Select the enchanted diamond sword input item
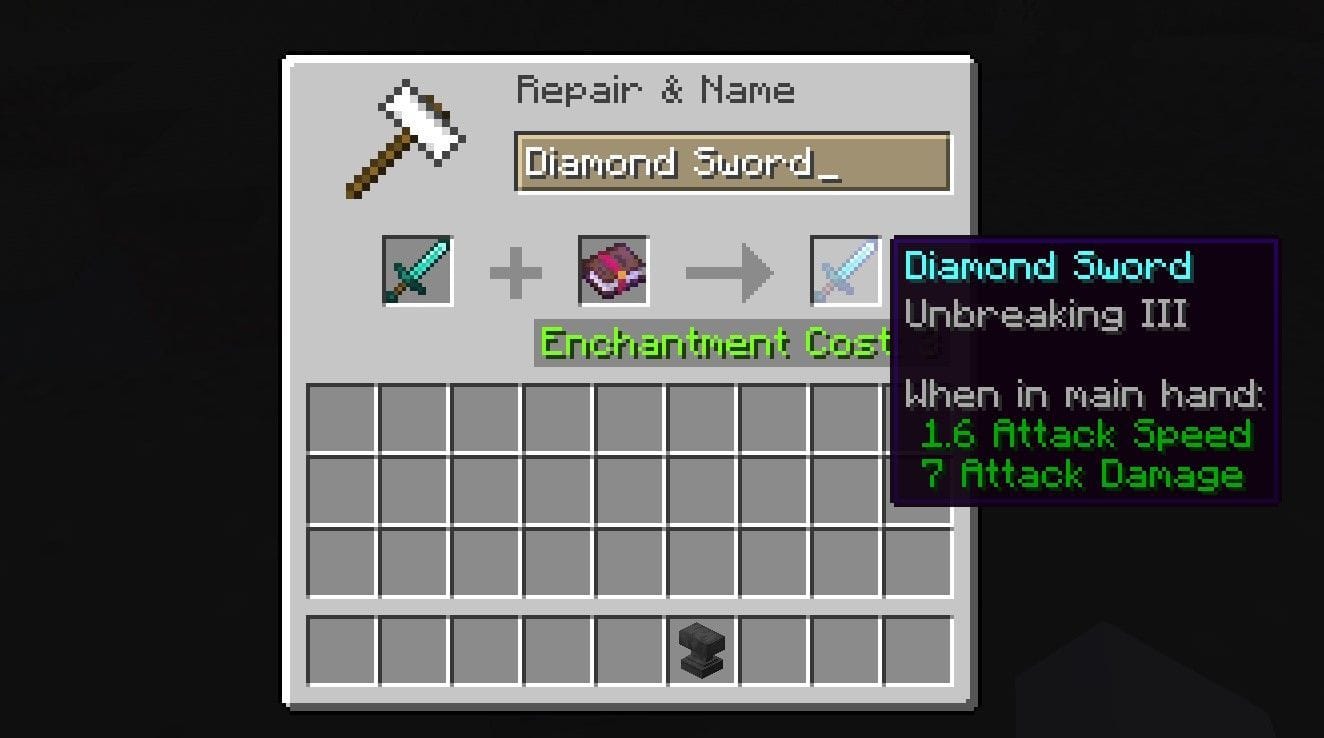The width and height of the screenshot is (1324, 738). 419,270
